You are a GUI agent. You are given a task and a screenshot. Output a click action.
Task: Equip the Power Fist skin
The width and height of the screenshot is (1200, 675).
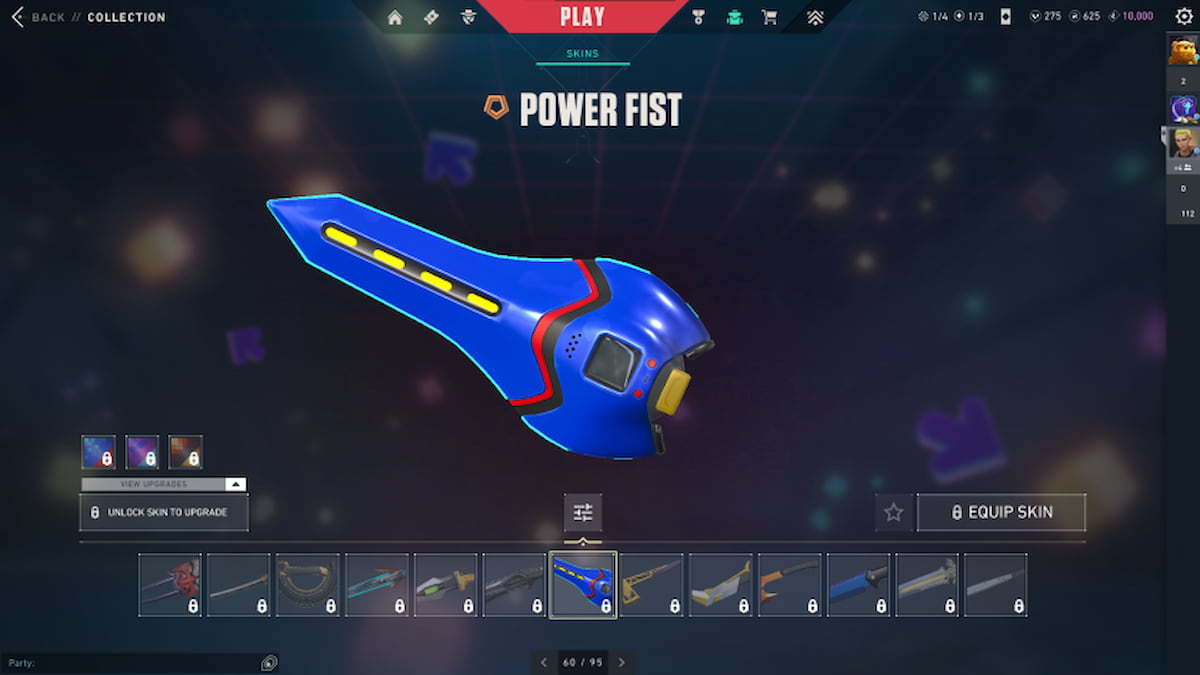coord(1001,512)
